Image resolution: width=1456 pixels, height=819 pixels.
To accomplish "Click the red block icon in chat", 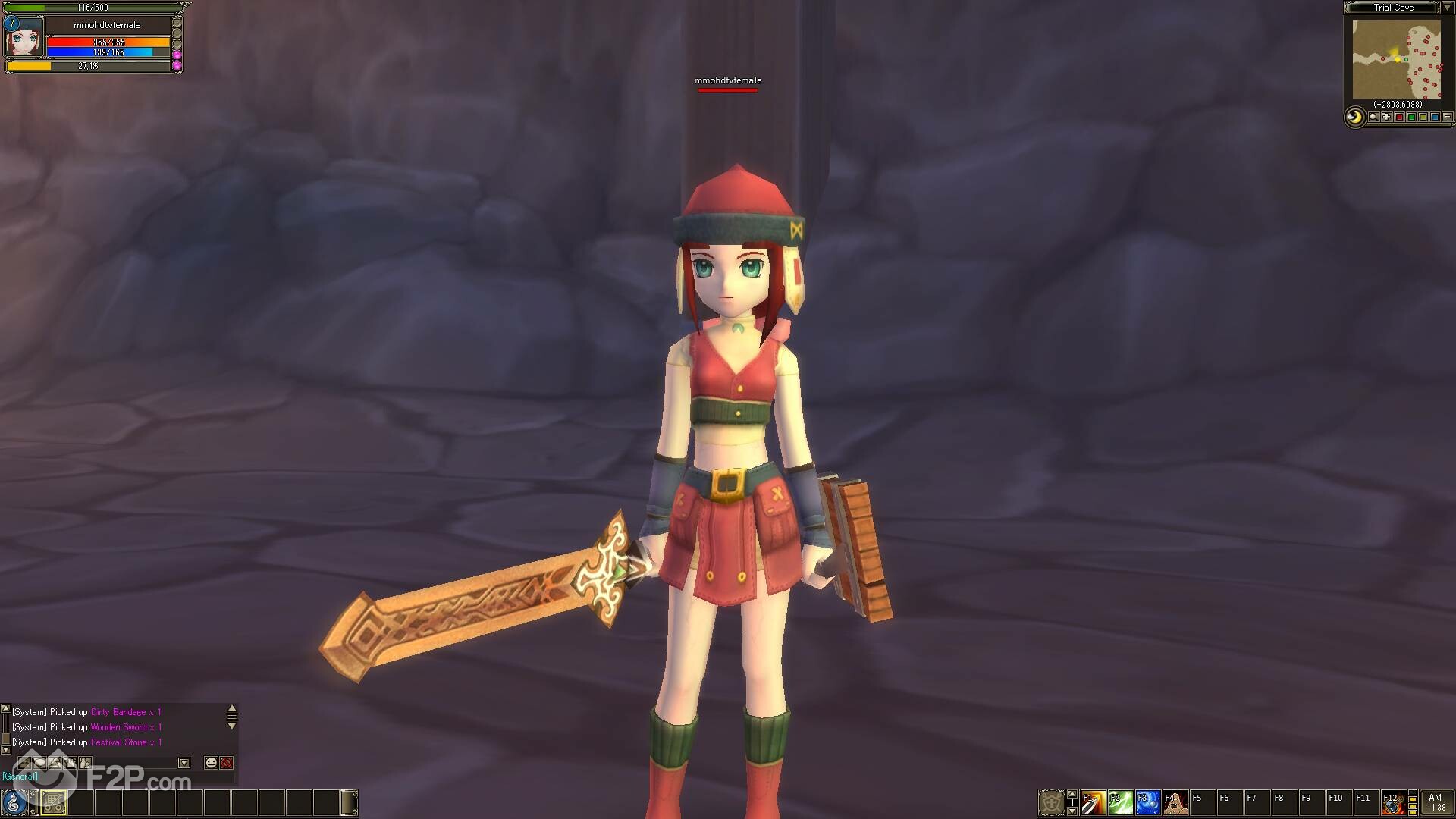I will point(226,763).
